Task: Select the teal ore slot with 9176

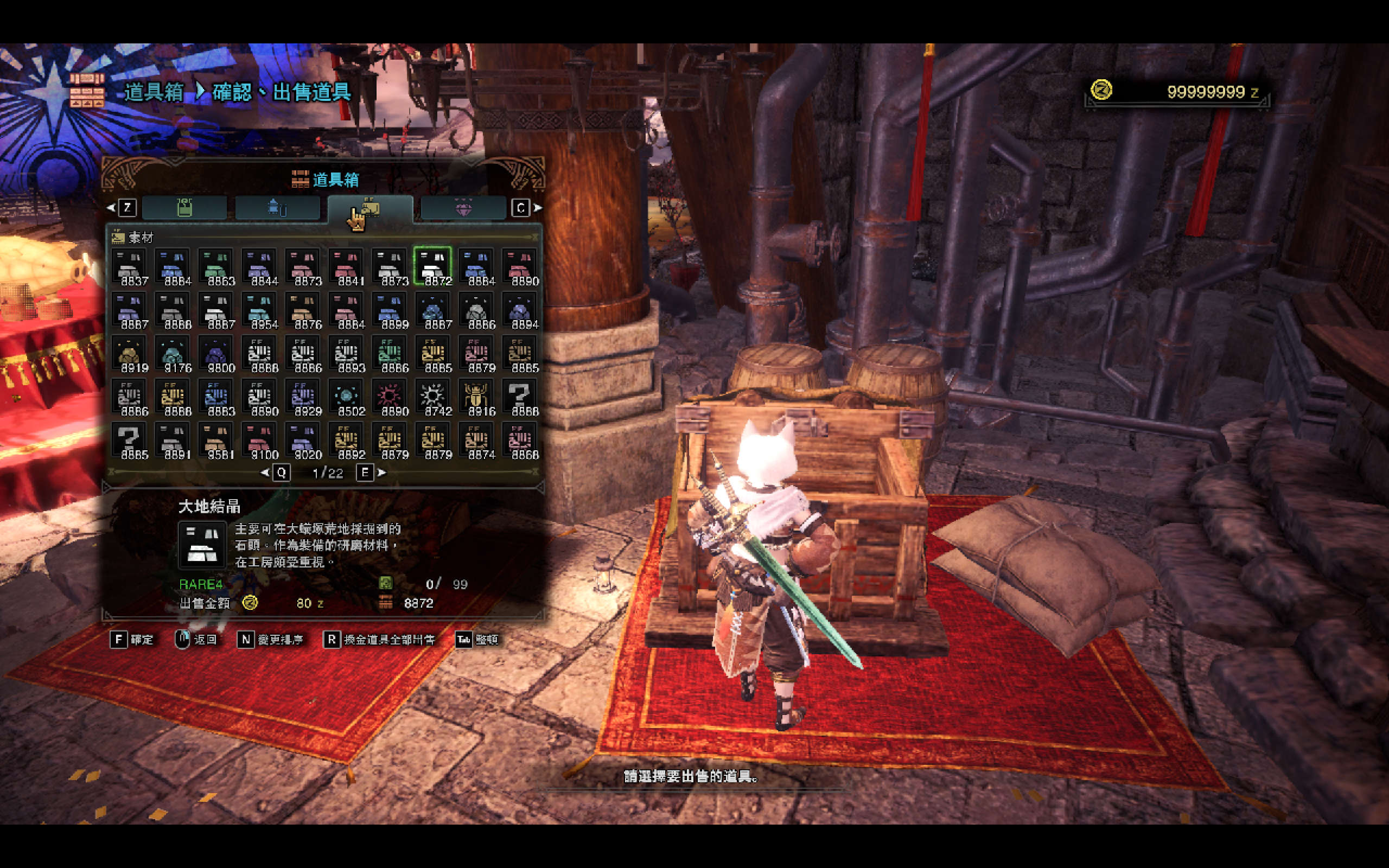Action: [x=173, y=354]
